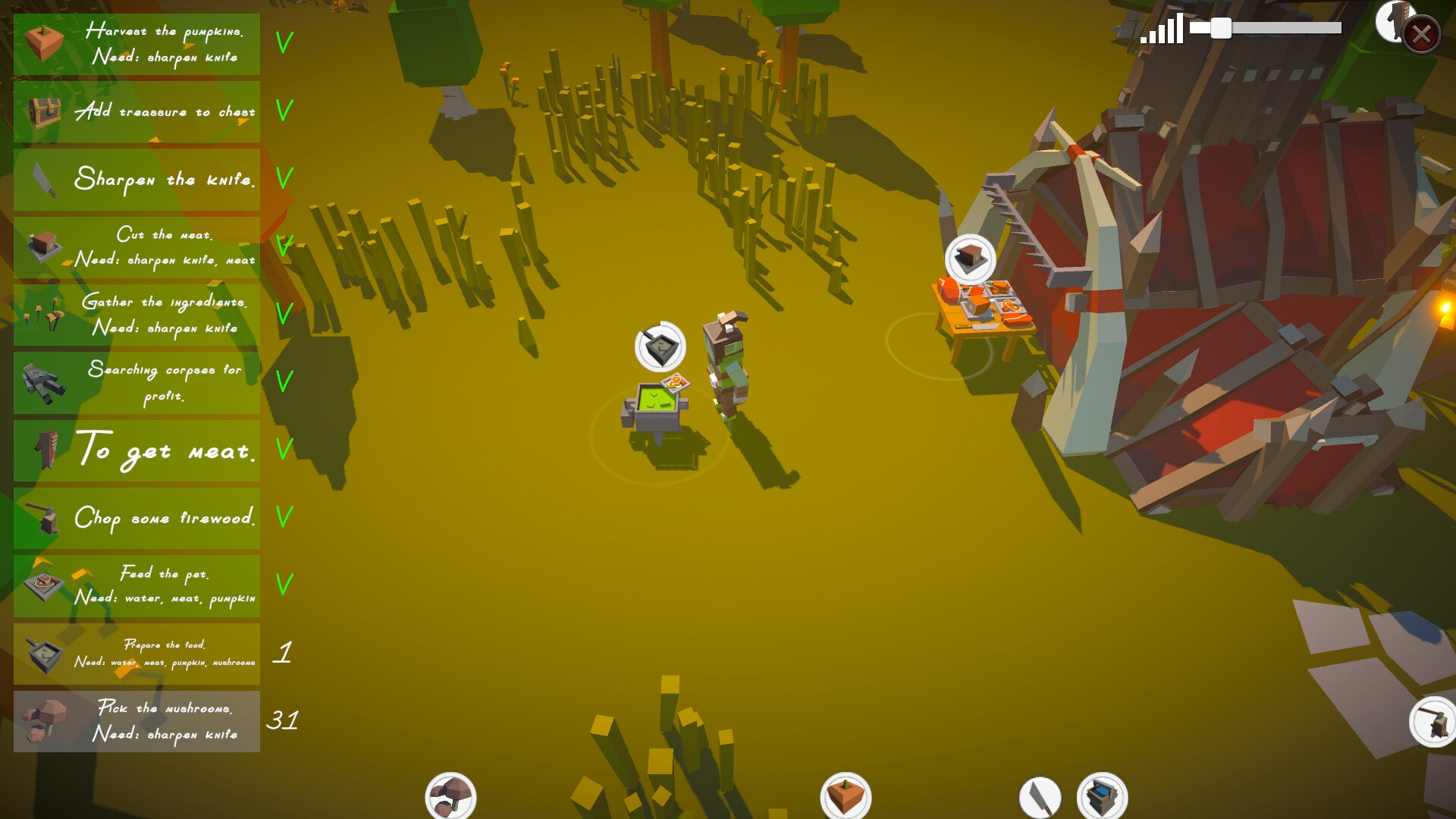Choose the 'Add treasure to chest' task
Viewport: 1456px width, 819px height.
point(137,111)
